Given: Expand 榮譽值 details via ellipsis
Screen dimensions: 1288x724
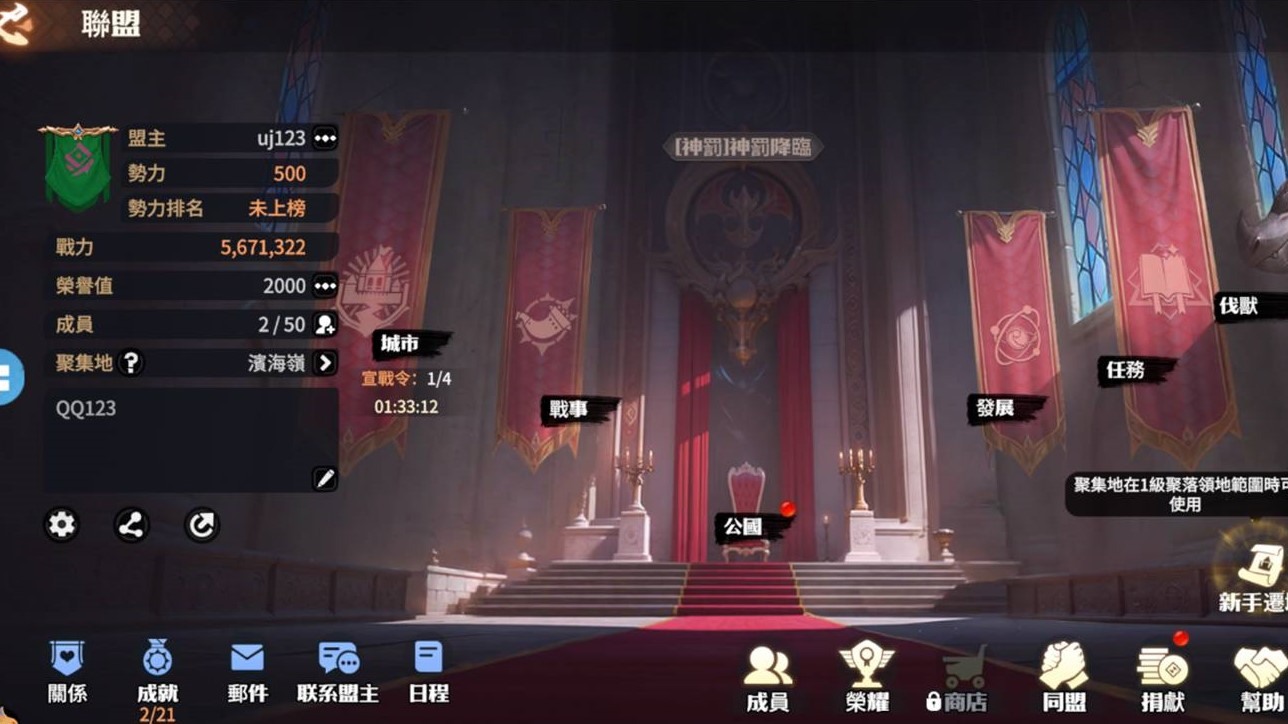Looking at the screenshot, I should pos(325,286).
